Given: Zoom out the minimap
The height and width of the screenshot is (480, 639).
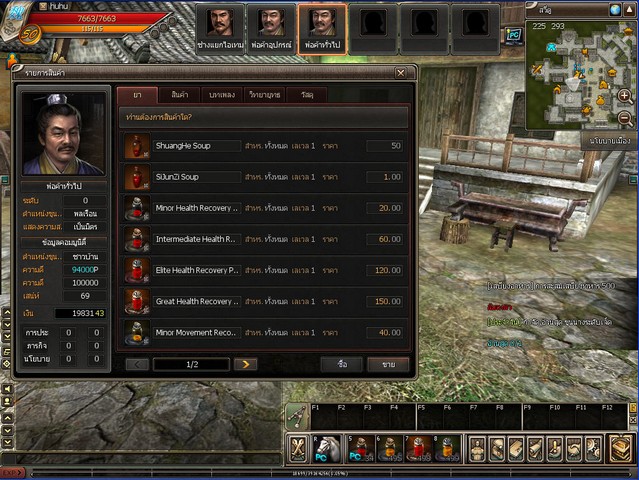Looking at the screenshot, I should click(x=624, y=118).
